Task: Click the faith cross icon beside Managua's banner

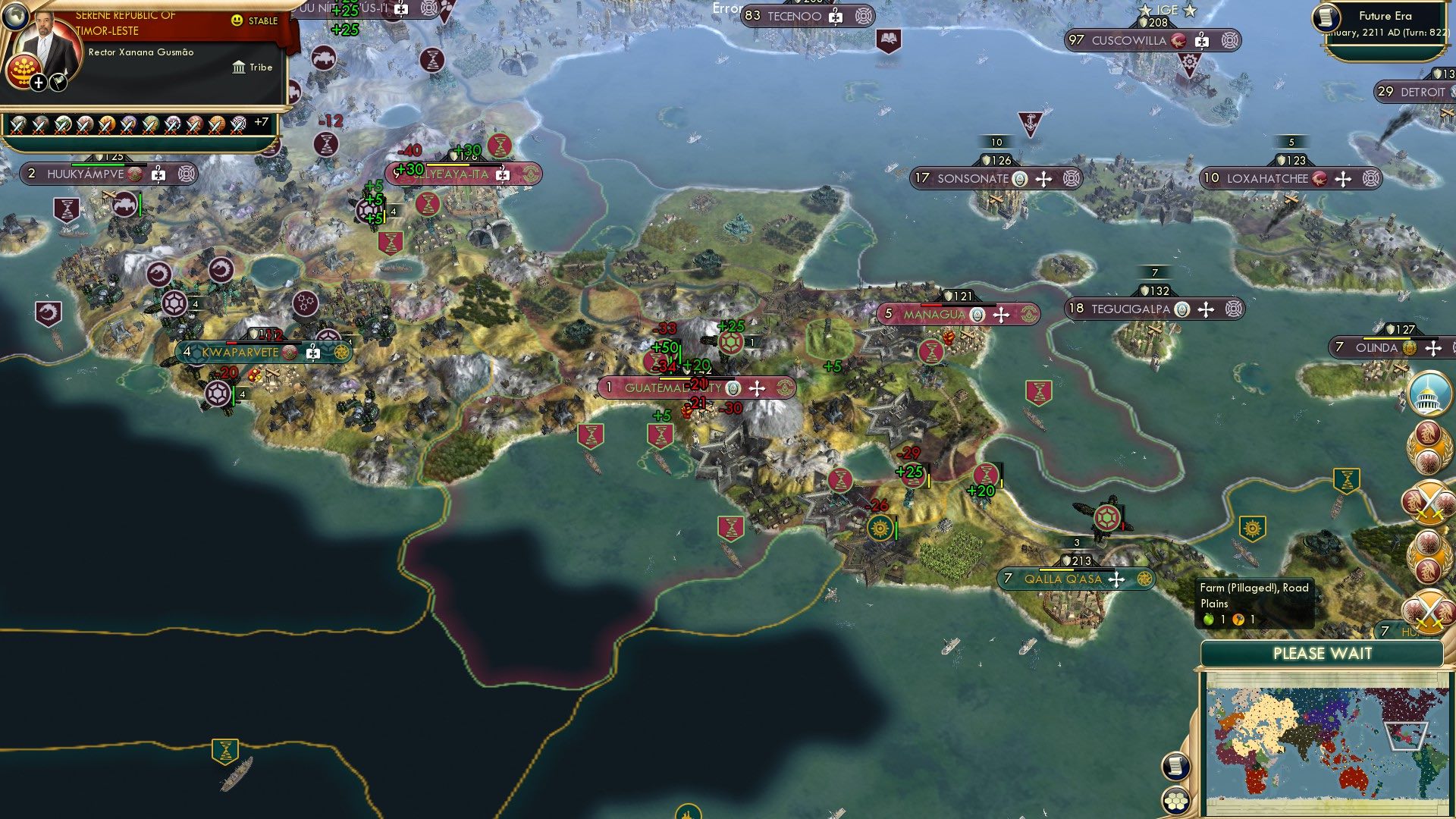Action: pyautogui.click(x=1000, y=314)
